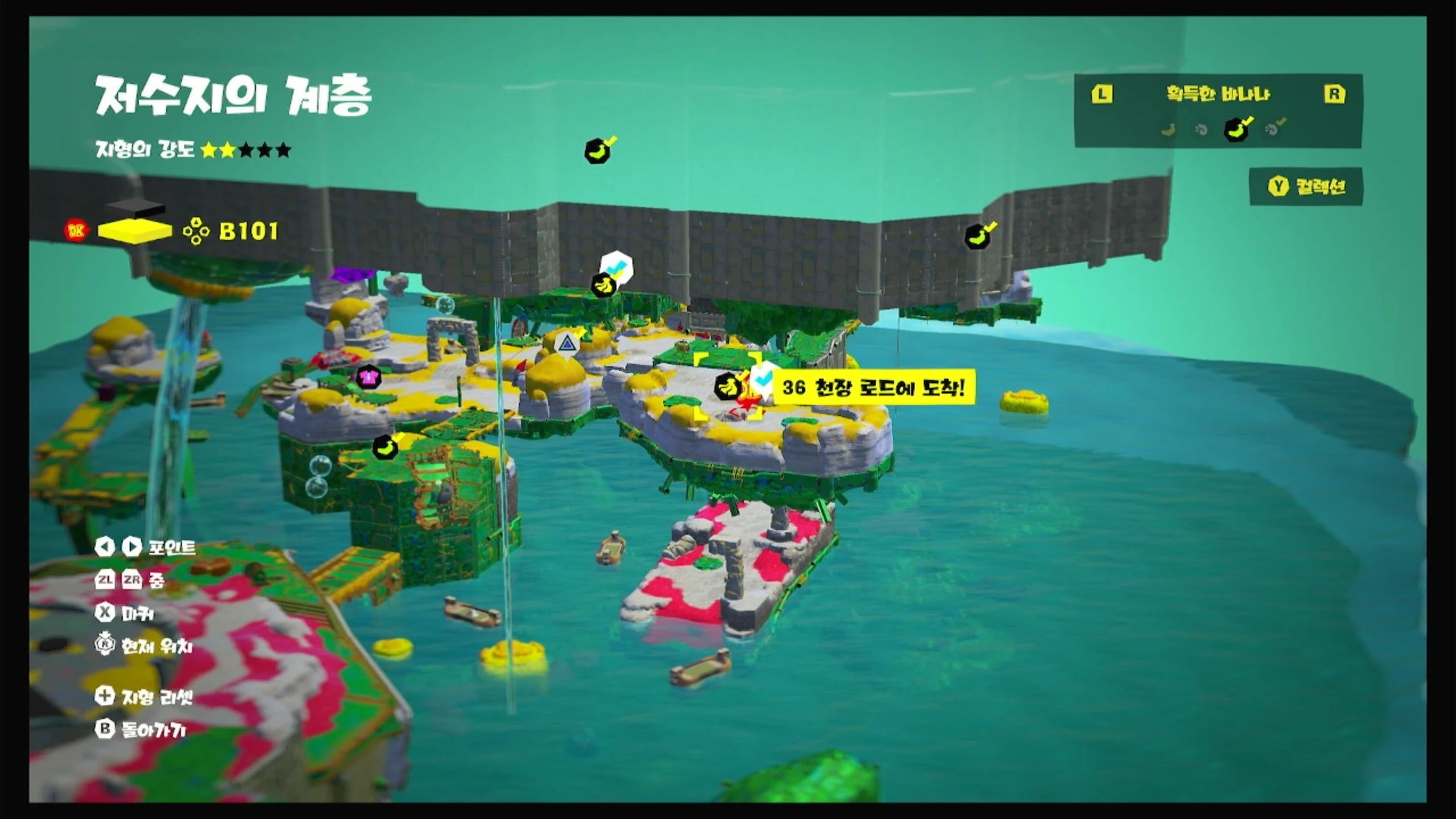This screenshot has height=819, width=1456.
Task: Click the banana bunch marker beside the yellow label
Action: pyautogui.click(x=727, y=388)
